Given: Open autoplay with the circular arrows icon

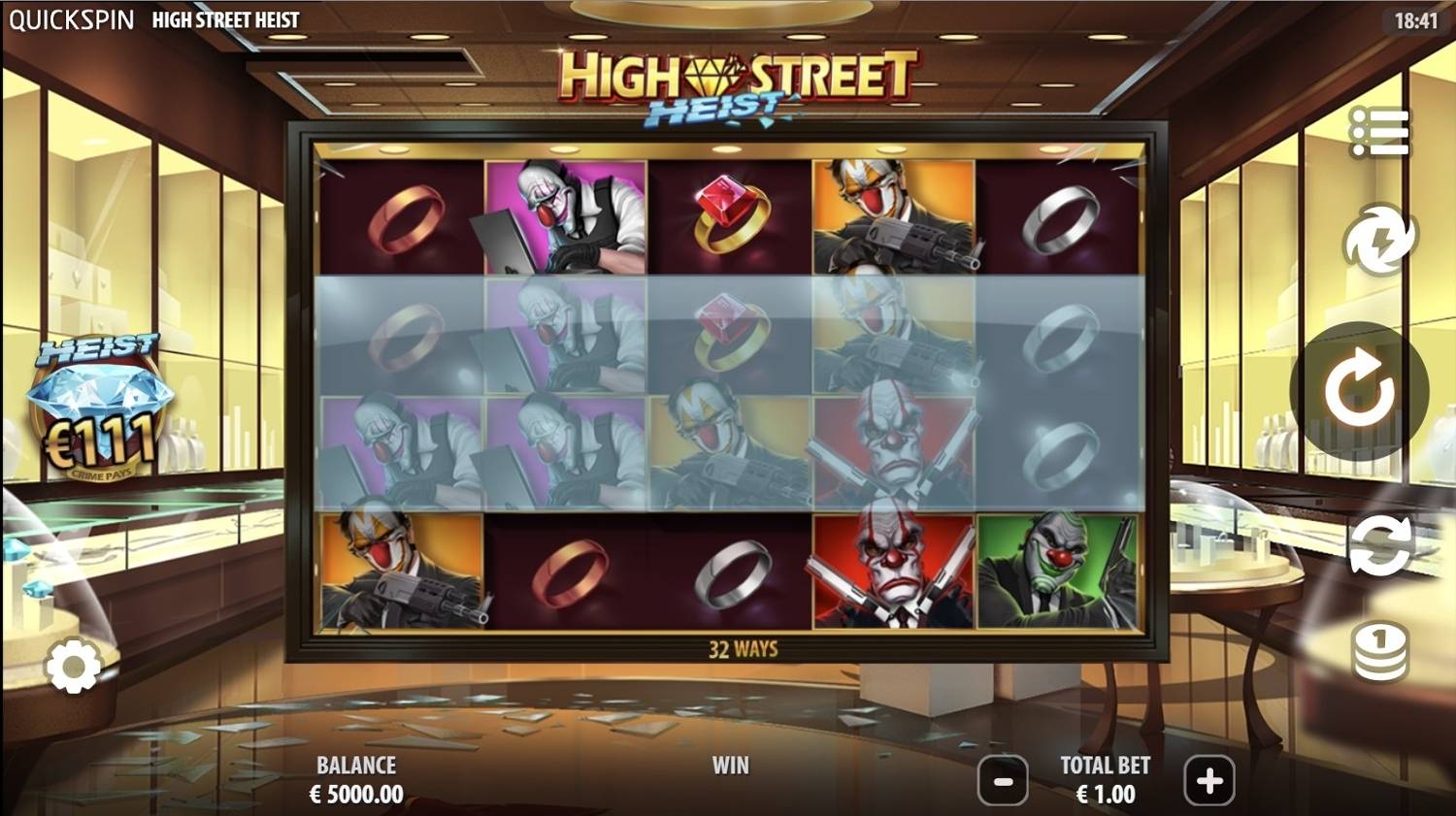Looking at the screenshot, I should (1382, 547).
